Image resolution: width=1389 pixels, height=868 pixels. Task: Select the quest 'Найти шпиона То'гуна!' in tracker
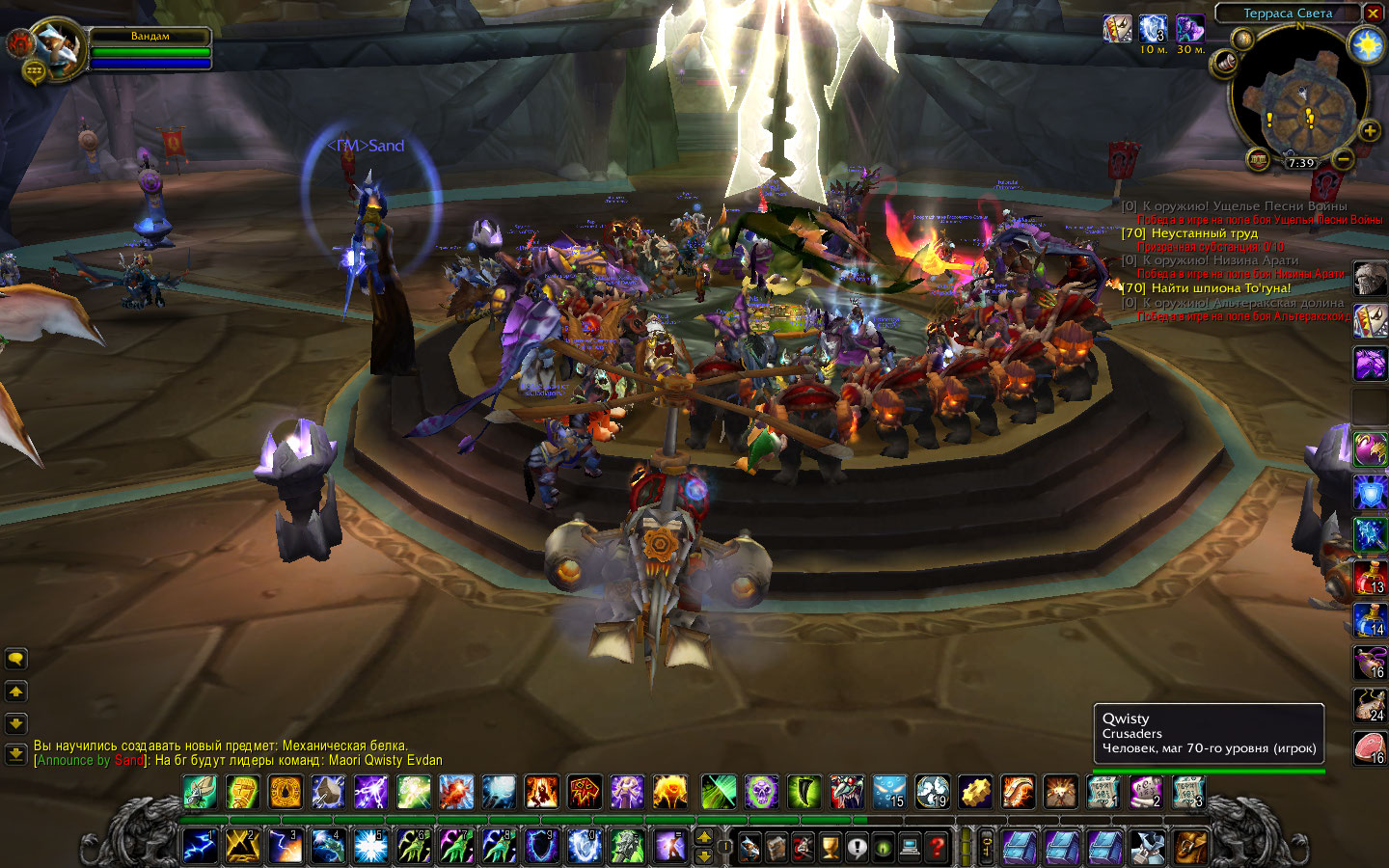tap(1220, 288)
